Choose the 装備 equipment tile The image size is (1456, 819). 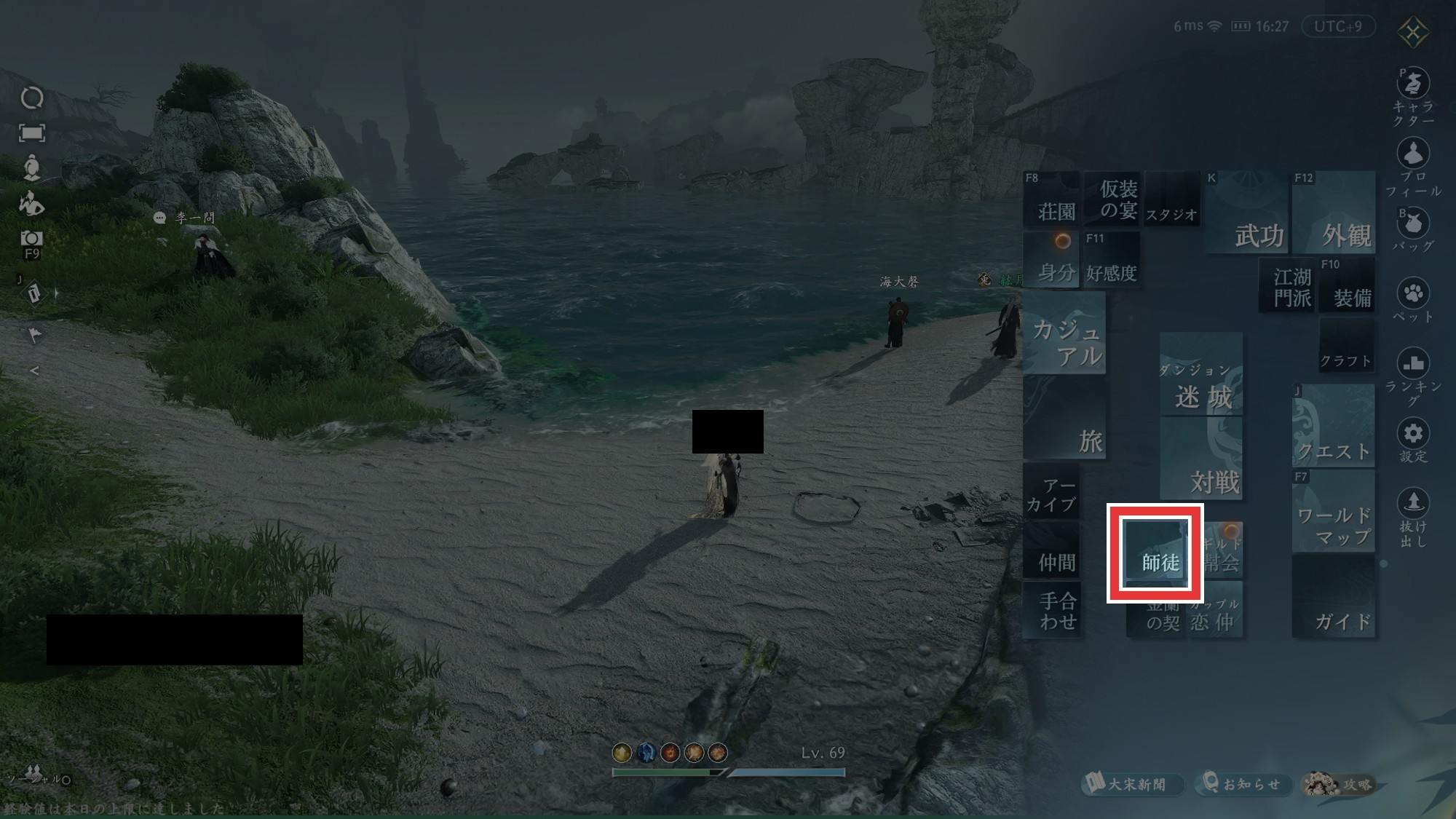(x=1347, y=285)
